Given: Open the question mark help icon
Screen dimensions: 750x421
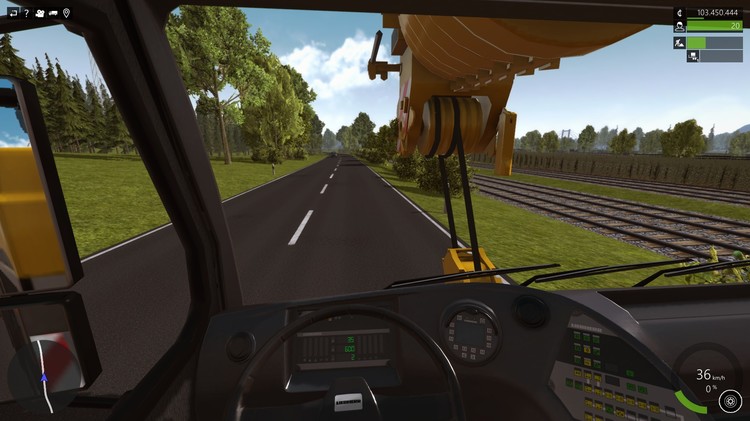Looking at the screenshot, I should point(25,13).
